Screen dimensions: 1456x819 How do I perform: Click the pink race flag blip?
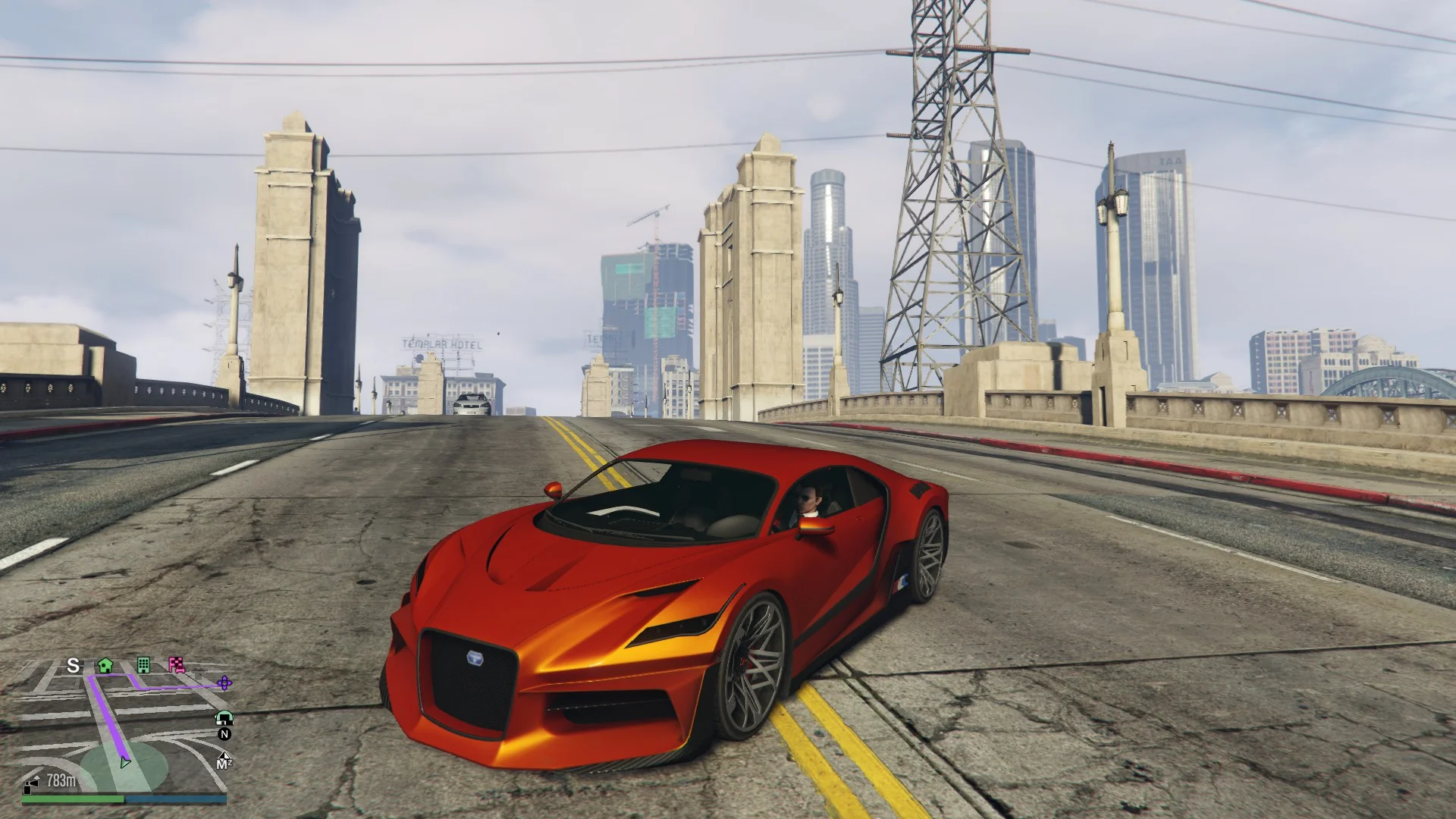(177, 665)
